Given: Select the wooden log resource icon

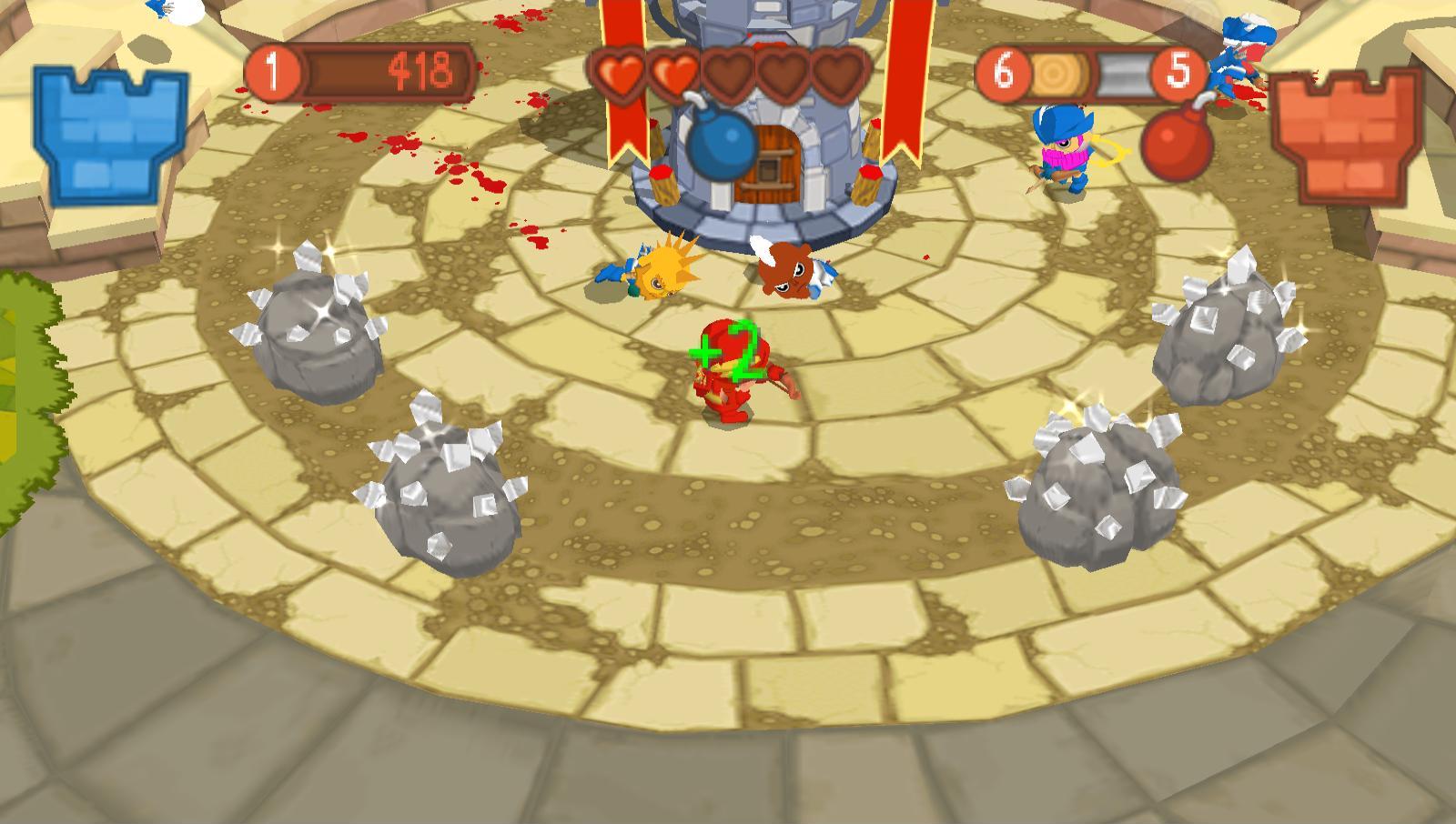Looking at the screenshot, I should click(1059, 71).
